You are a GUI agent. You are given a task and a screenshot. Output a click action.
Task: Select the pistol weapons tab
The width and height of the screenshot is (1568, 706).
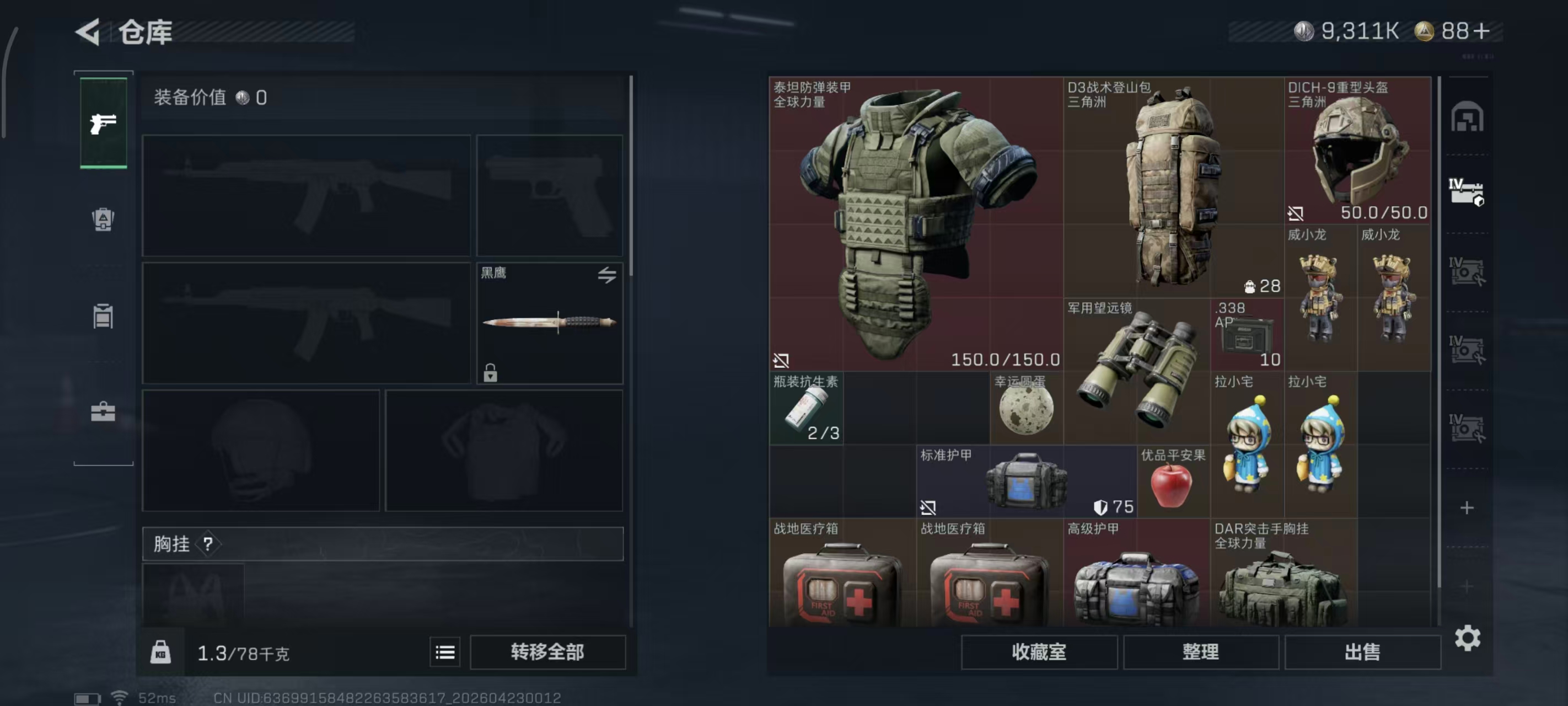coord(104,123)
